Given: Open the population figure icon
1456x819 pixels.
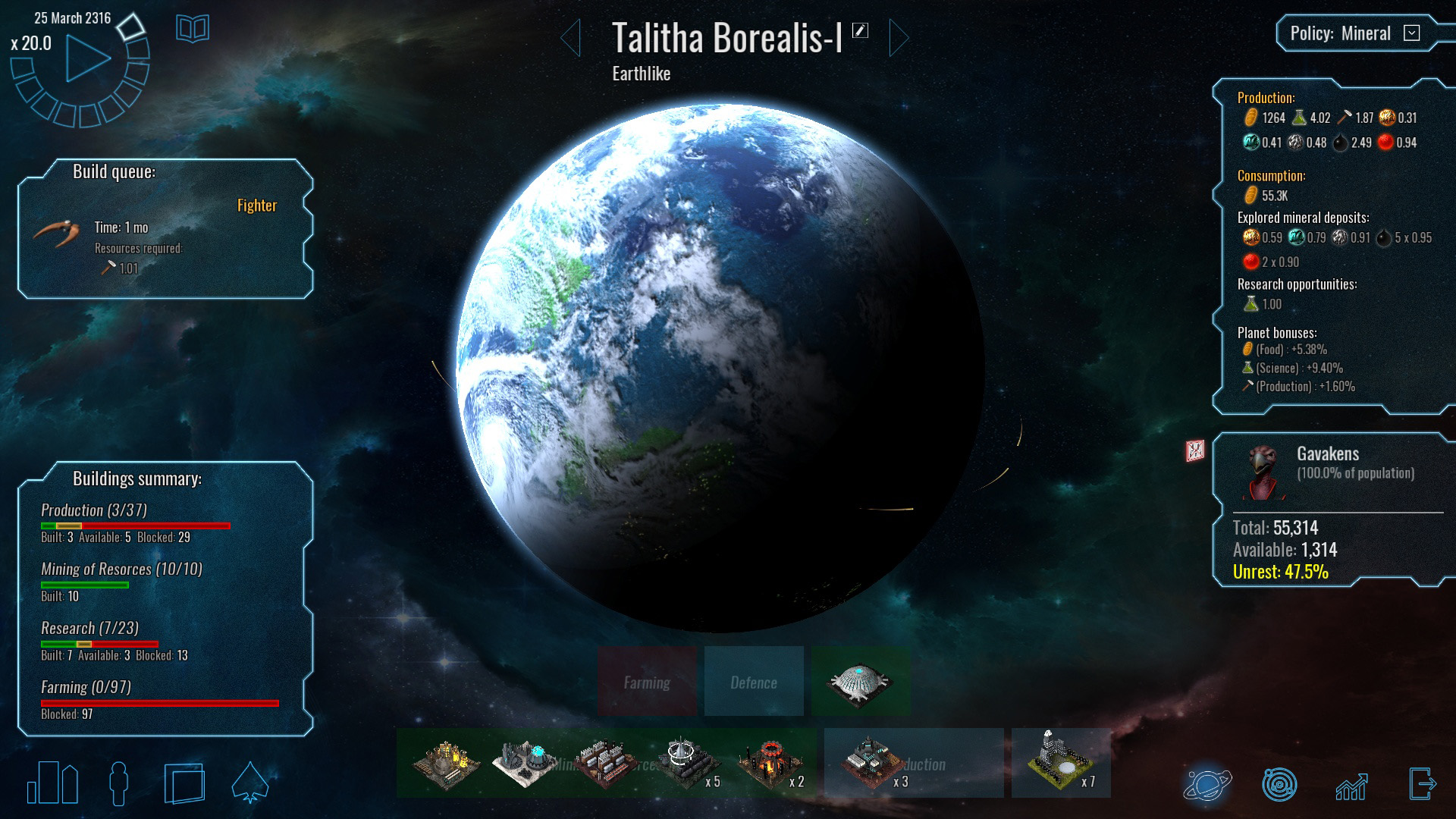Looking at the screenshot, I should click(x=118, y=784).
